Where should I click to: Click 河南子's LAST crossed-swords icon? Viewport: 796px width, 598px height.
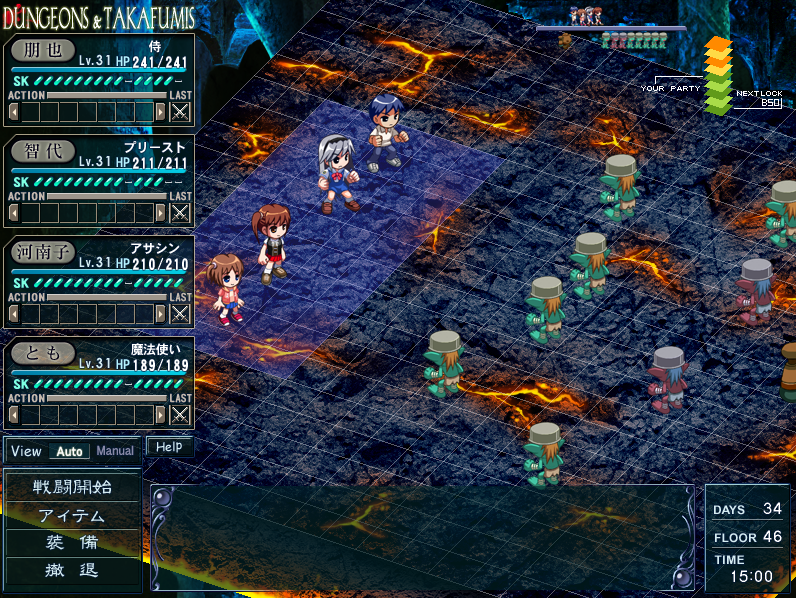[180, 313]
